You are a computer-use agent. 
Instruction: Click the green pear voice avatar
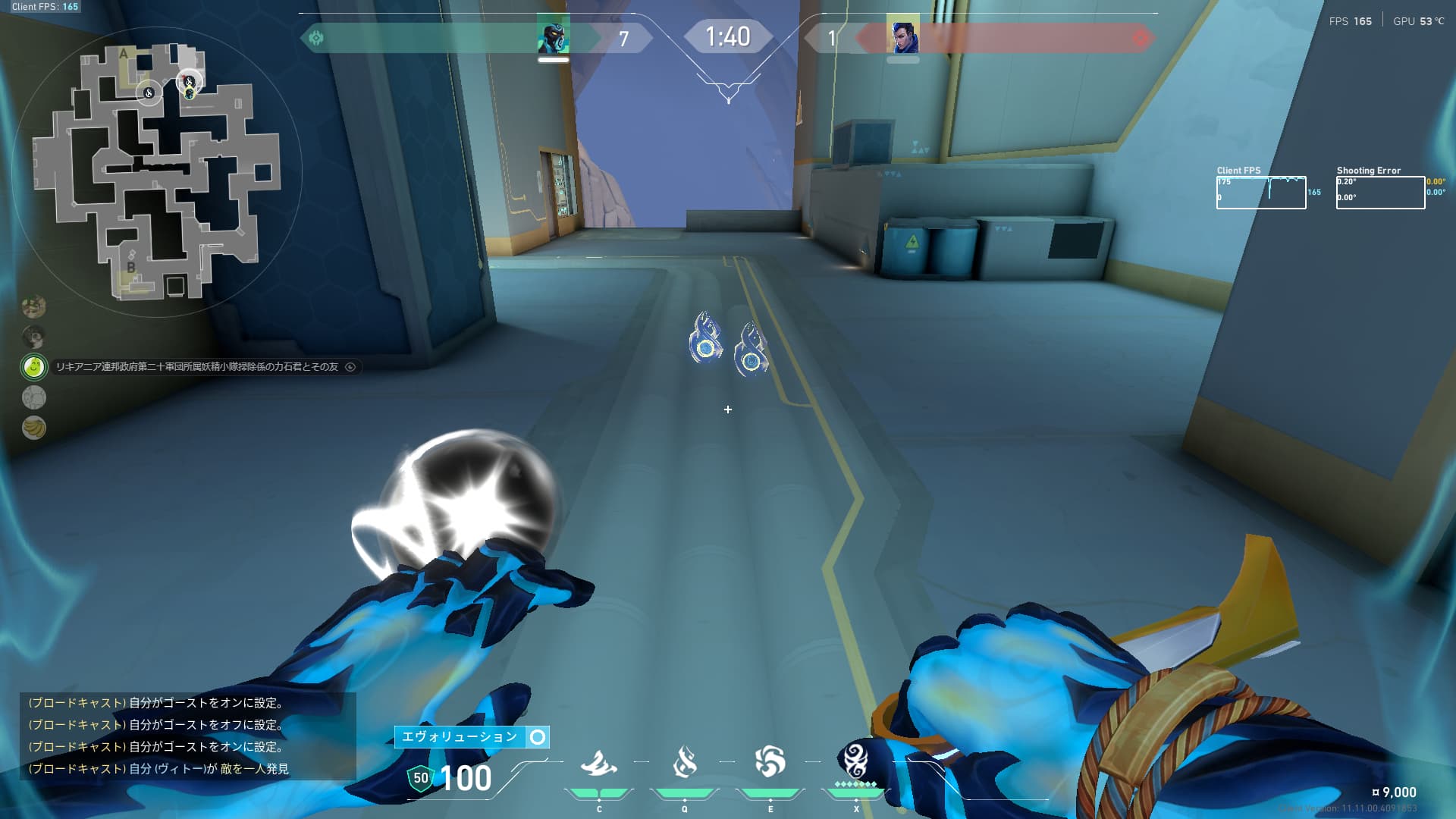point(33,367)
